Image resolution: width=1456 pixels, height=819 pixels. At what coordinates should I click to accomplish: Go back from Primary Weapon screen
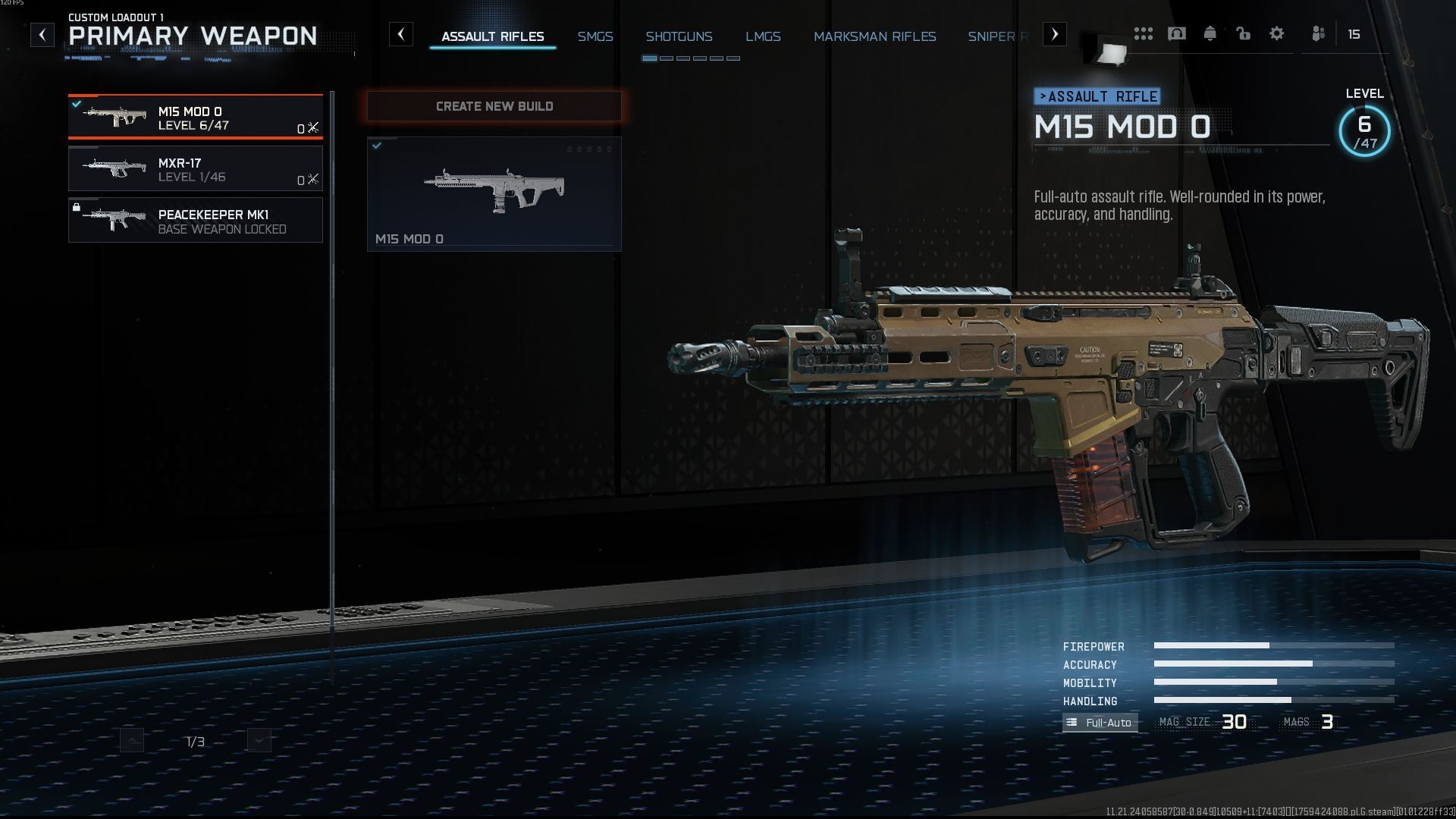point(42,35)
